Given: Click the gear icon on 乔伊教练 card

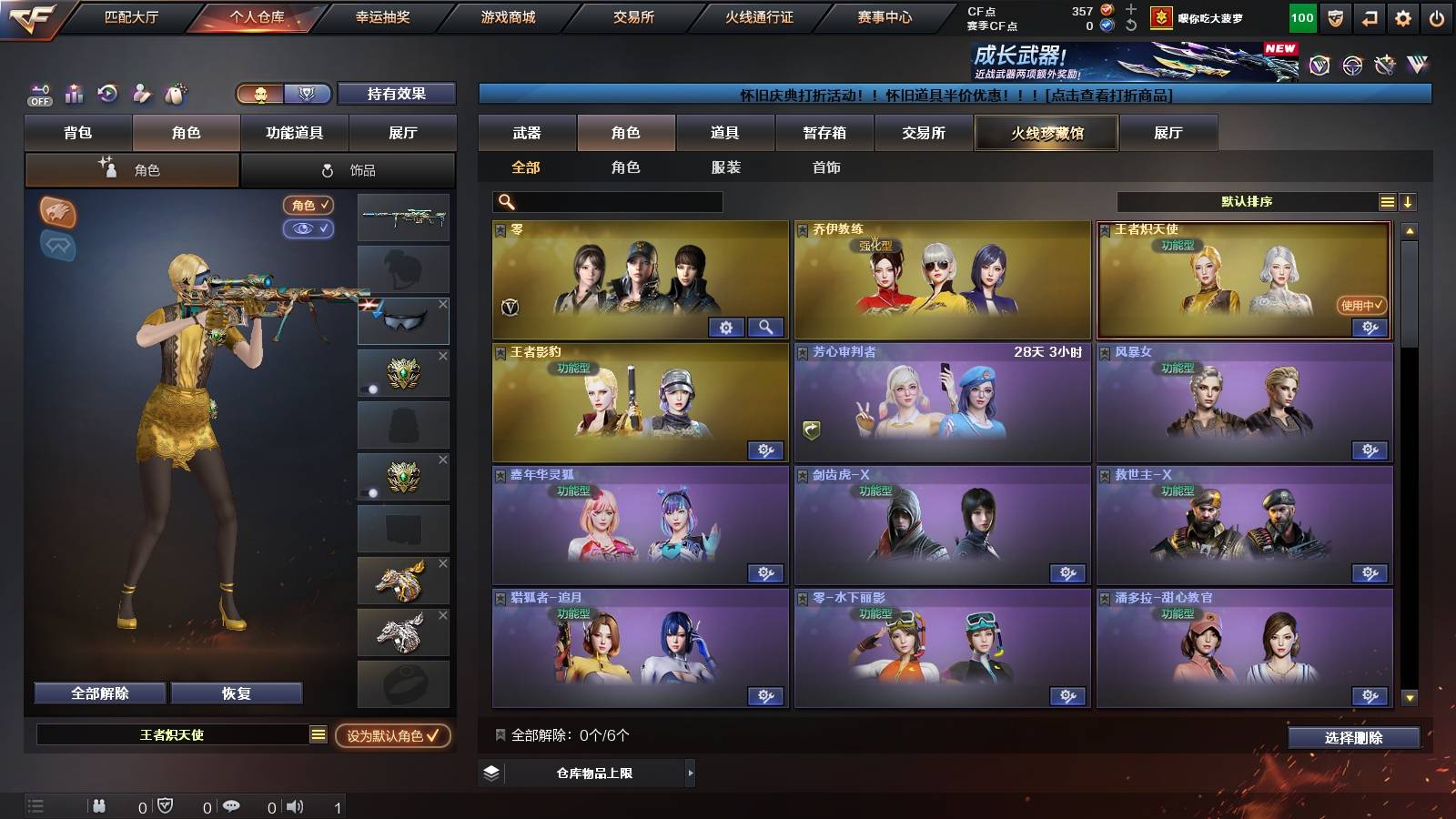Looking at the screenshot, I should [x=1067, y=327].
